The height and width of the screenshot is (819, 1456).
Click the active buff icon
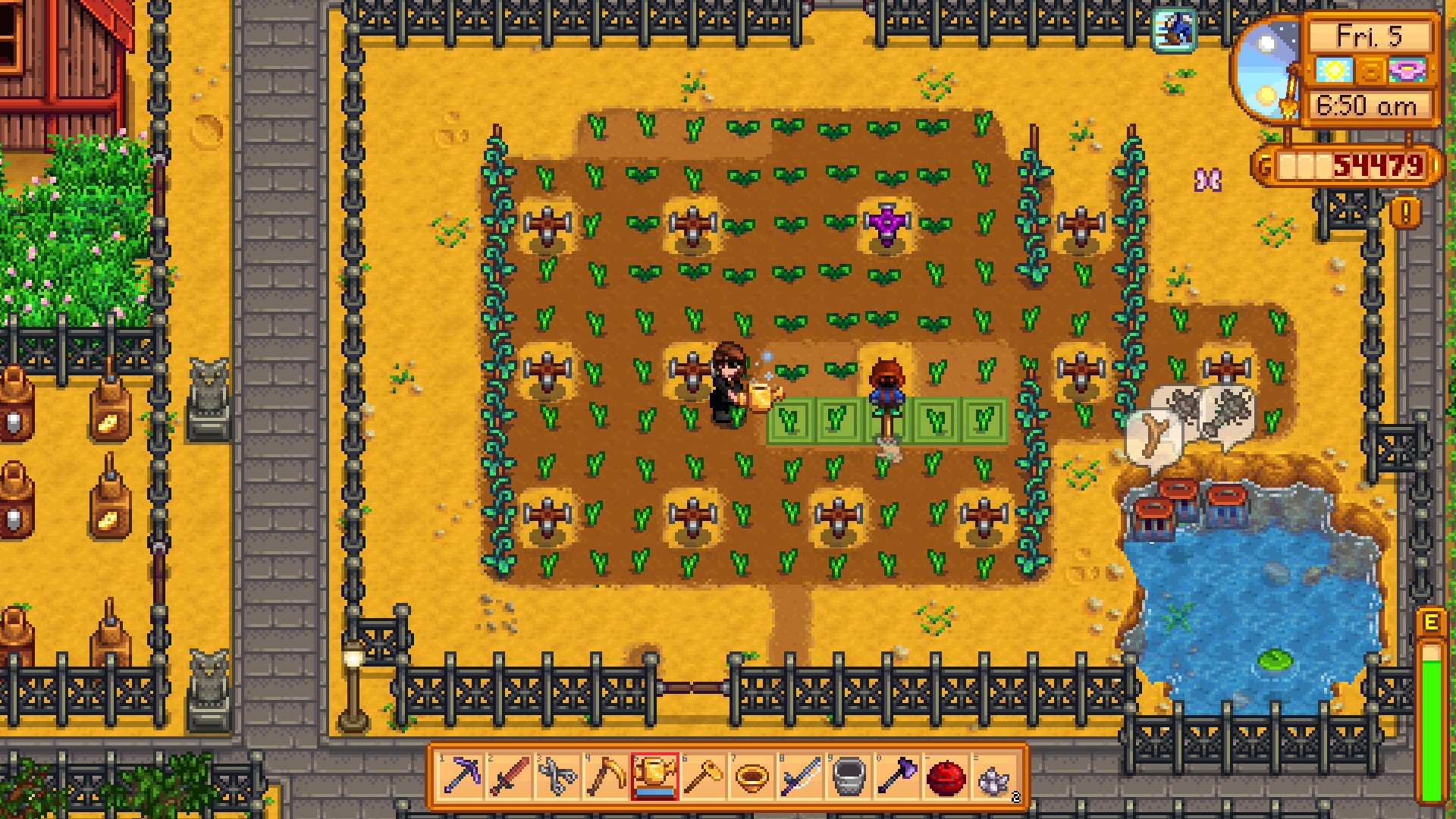pyautogui.click(x=1174, y=30)
